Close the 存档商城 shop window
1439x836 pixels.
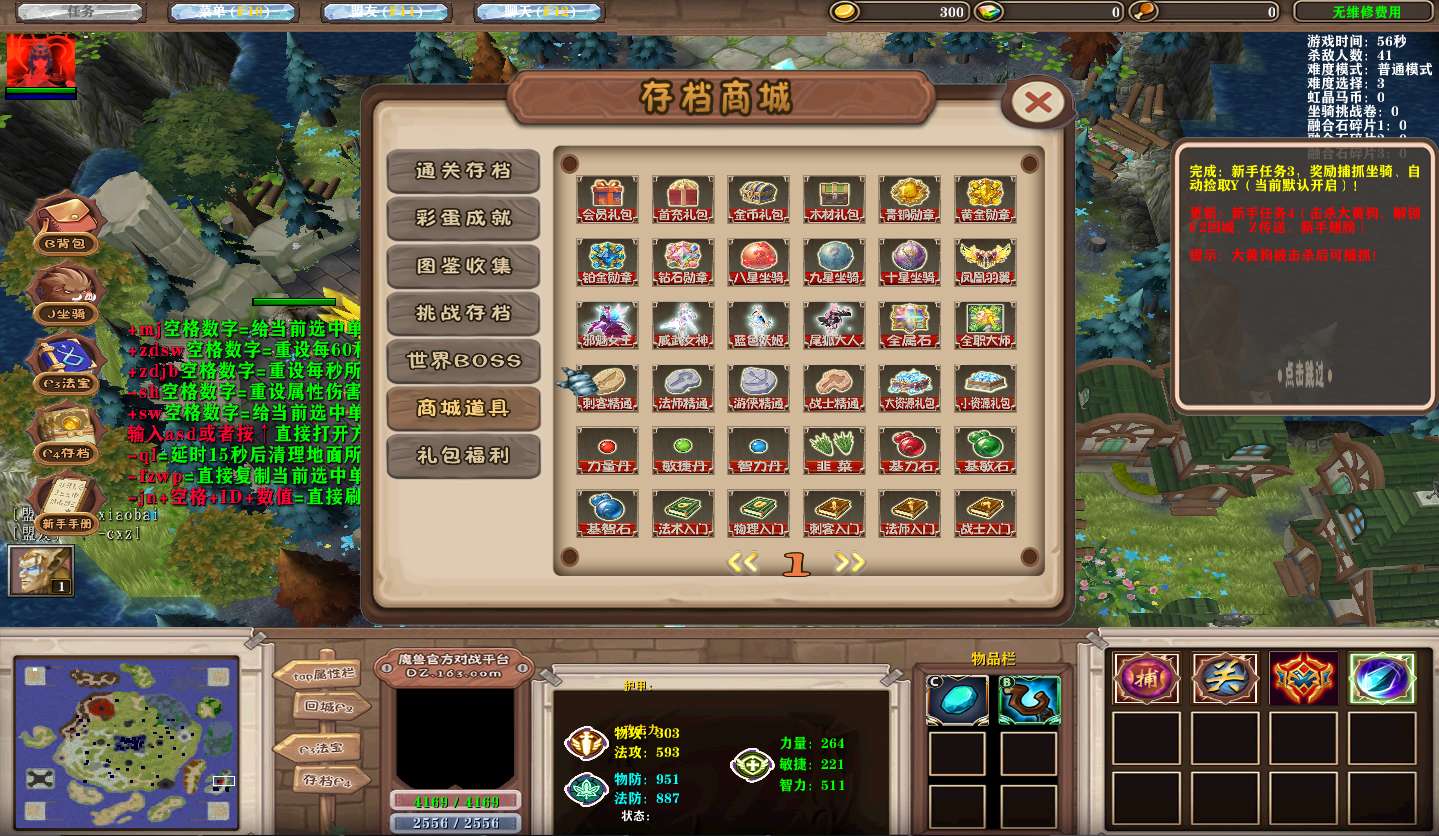pyautogui.click(x=1038, y=101)
